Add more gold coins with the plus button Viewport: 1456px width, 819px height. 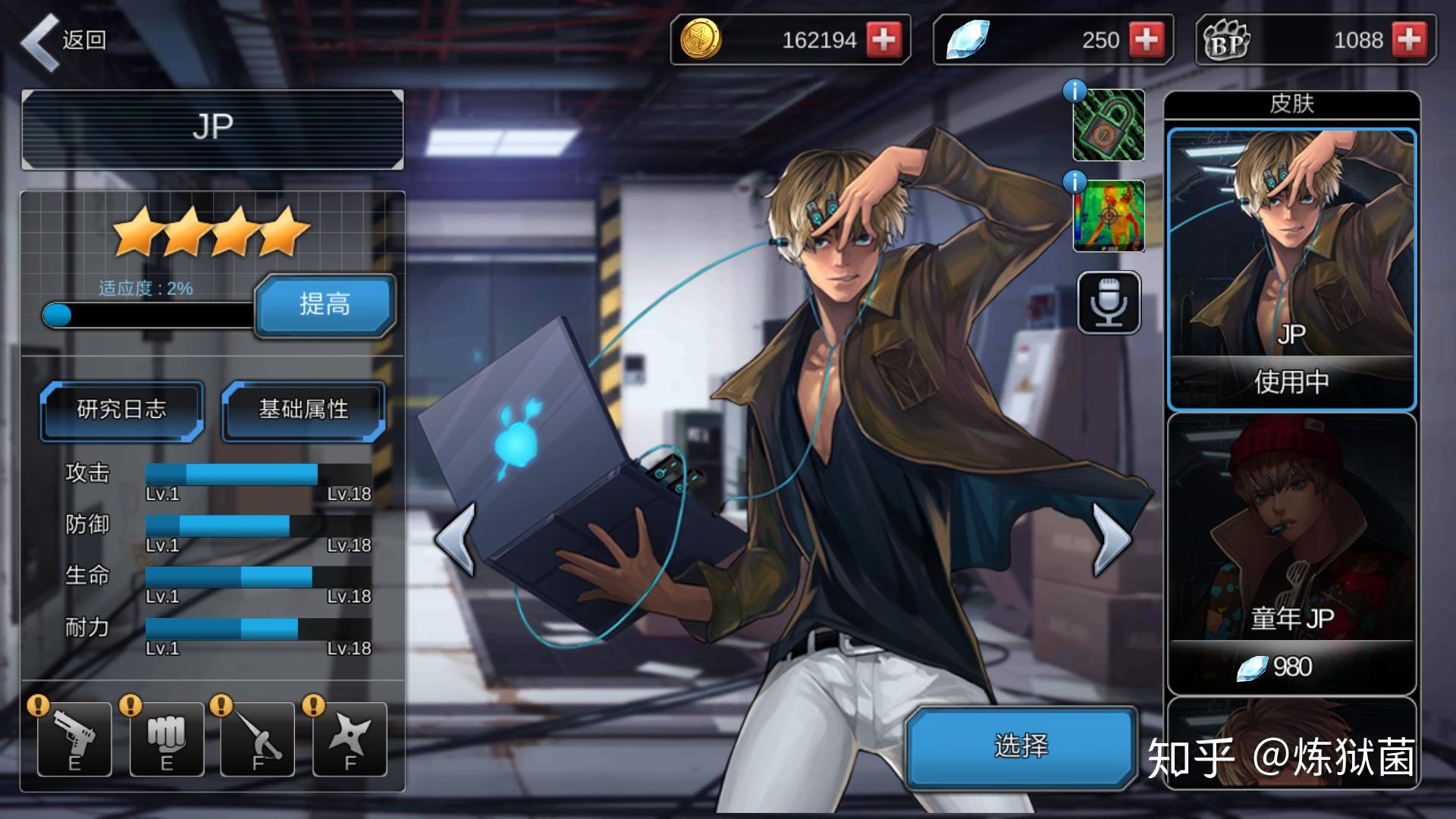(883, 39)
